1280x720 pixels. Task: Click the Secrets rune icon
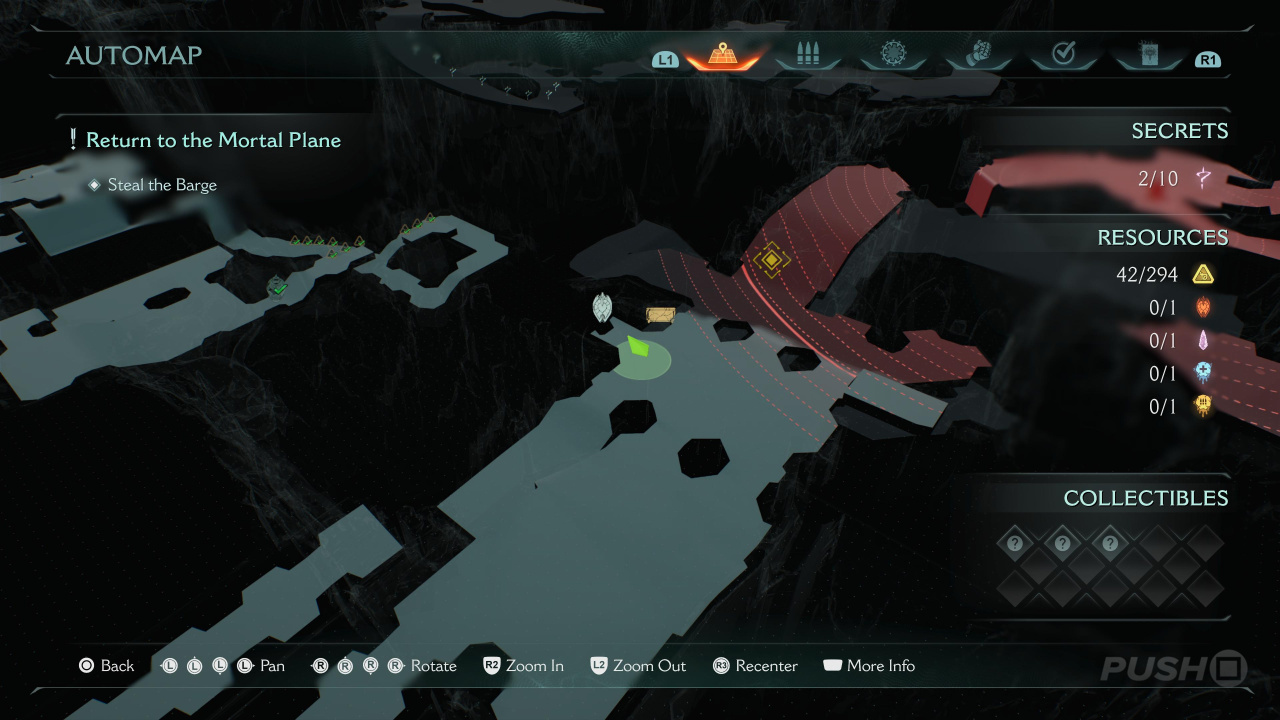point(1203,179)
